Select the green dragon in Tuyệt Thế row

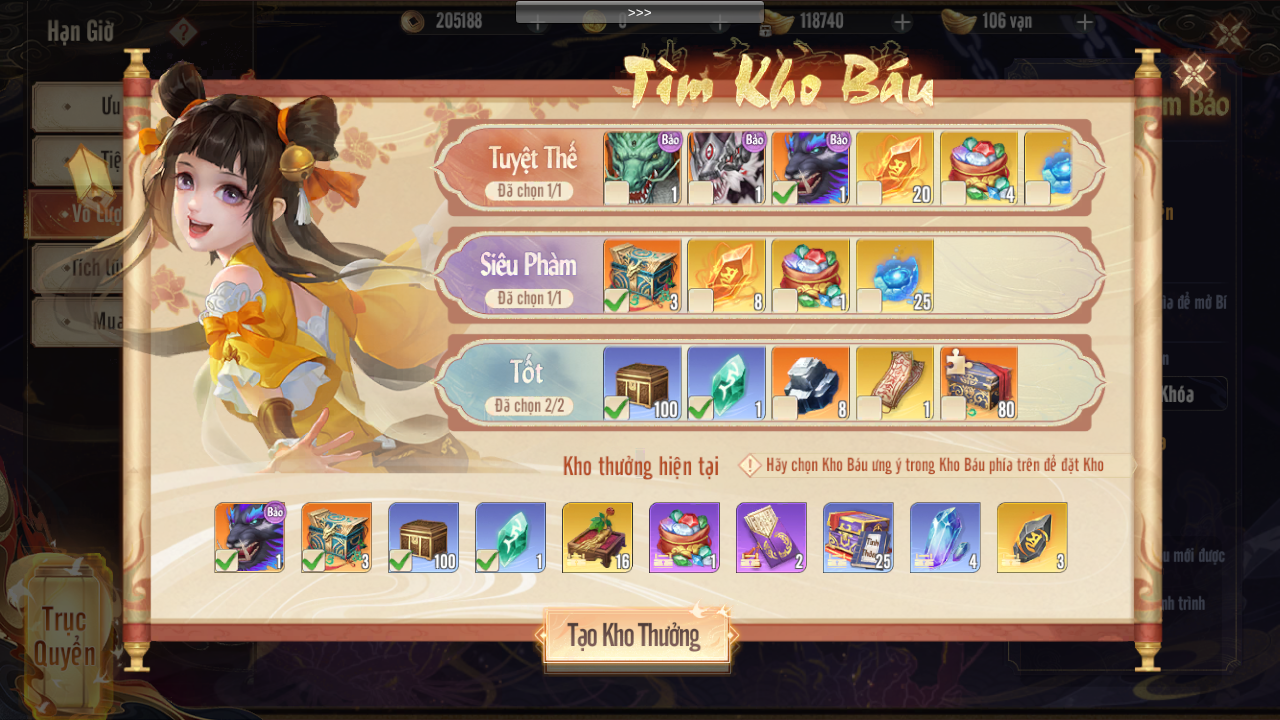point(642,168)
